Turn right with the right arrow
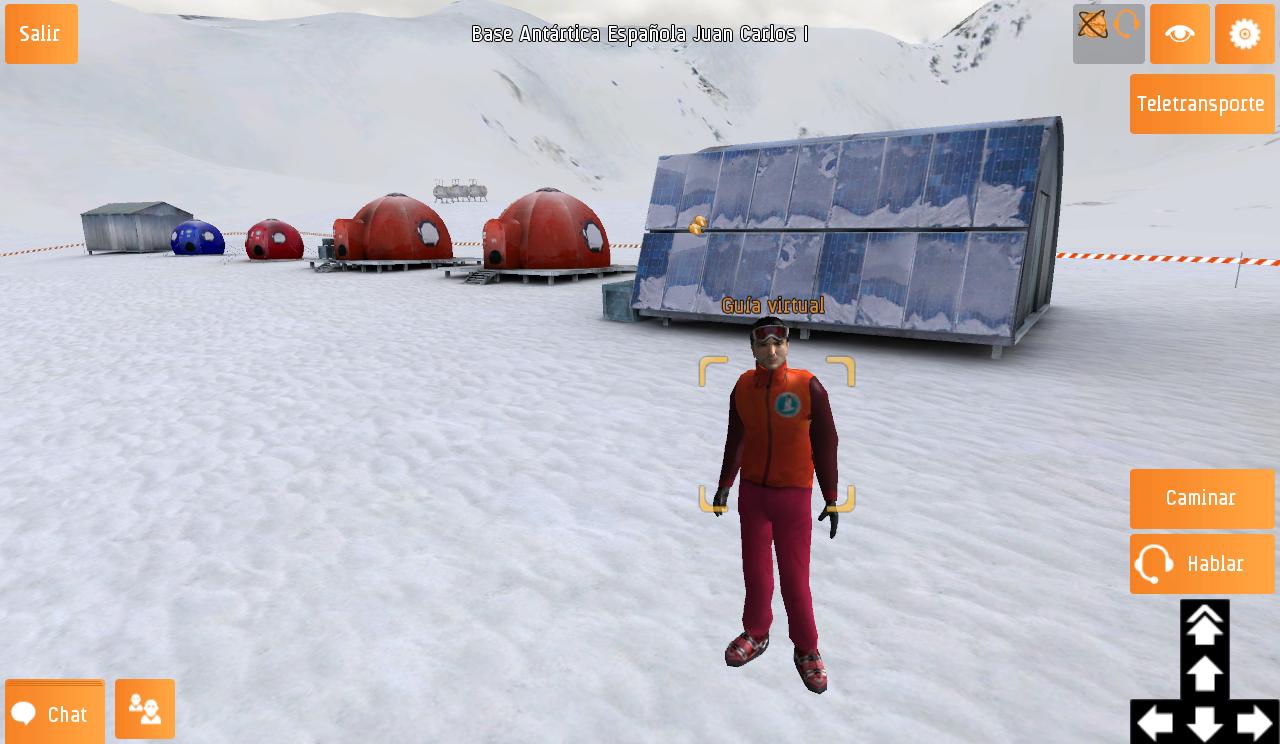The height and width of the screenshot is (744, 1280). click(1254, 722)
